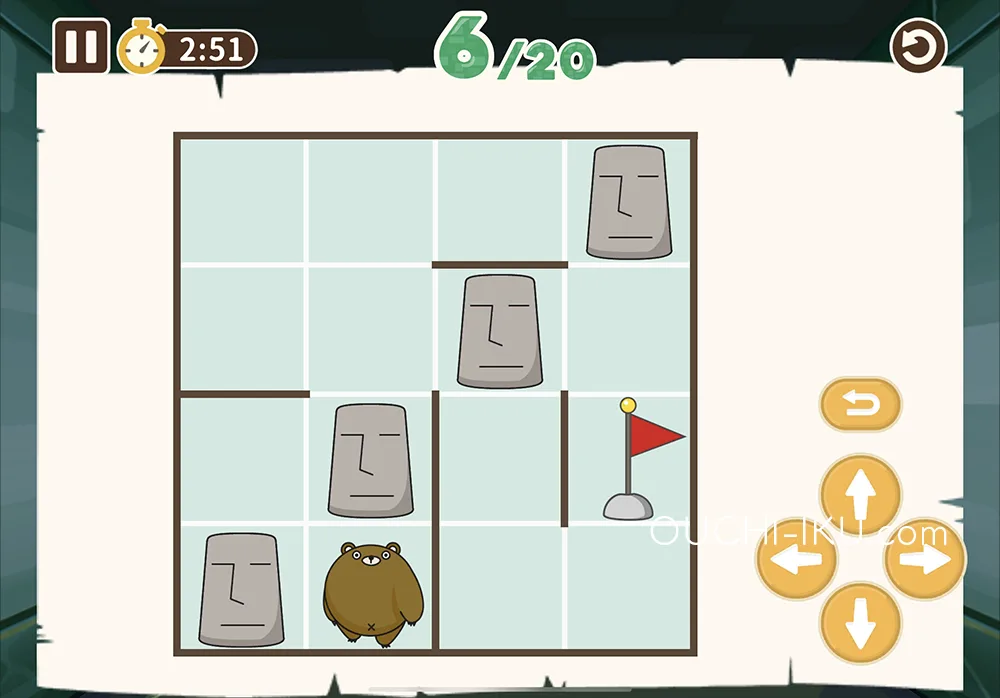1000x698 pixels.
Task: Tap the left arrow direction button
Action: pyautogui.click(x=797, y=559)
